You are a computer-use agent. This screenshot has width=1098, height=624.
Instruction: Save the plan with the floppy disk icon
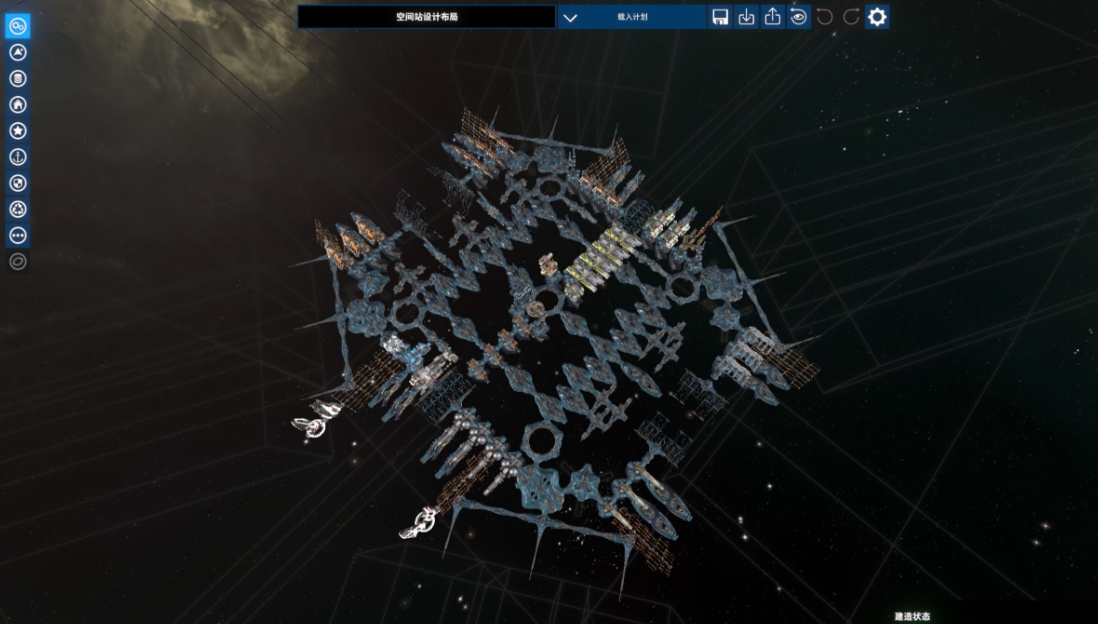tap(720, 17)
